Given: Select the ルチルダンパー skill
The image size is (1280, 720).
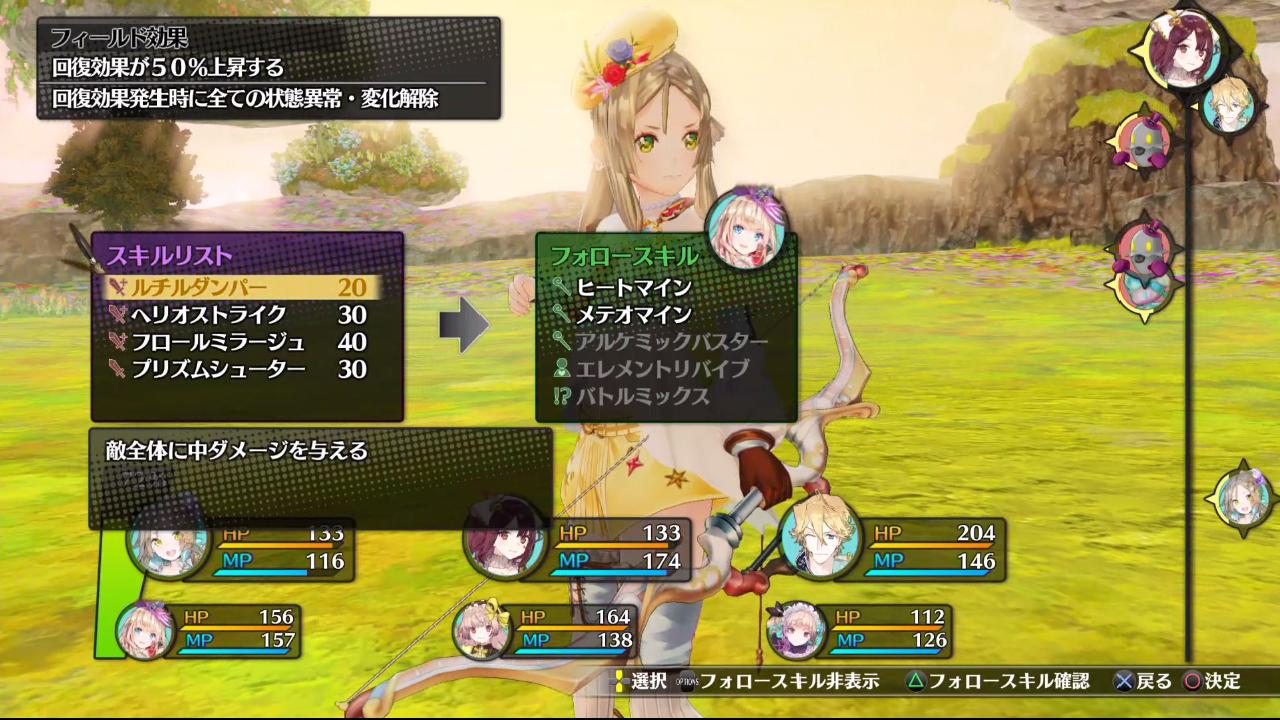Looking at the screenshot, I should point(240,288).
